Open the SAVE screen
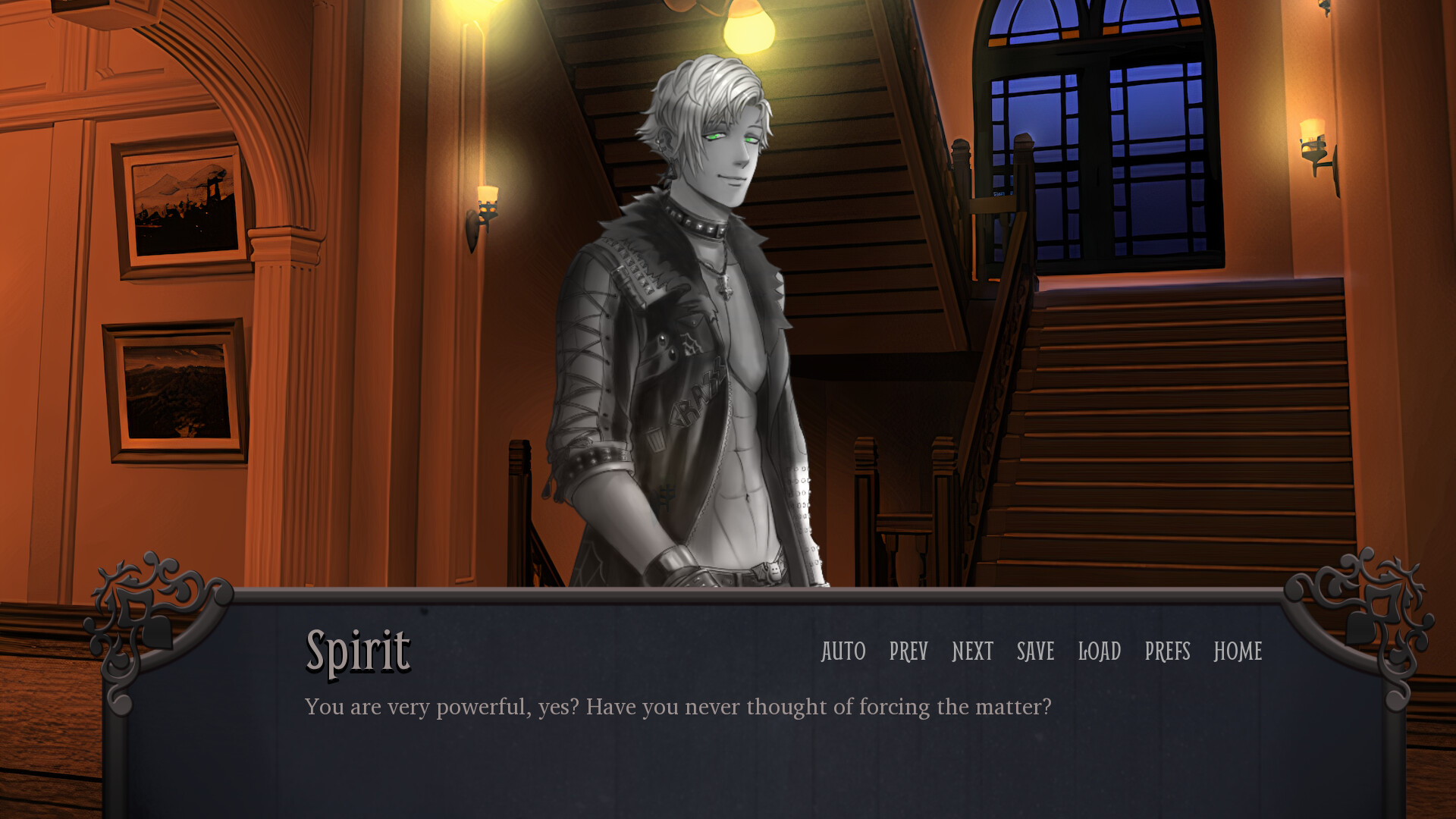Screen dimensions: 1456x819 (x=1035, y=652)
